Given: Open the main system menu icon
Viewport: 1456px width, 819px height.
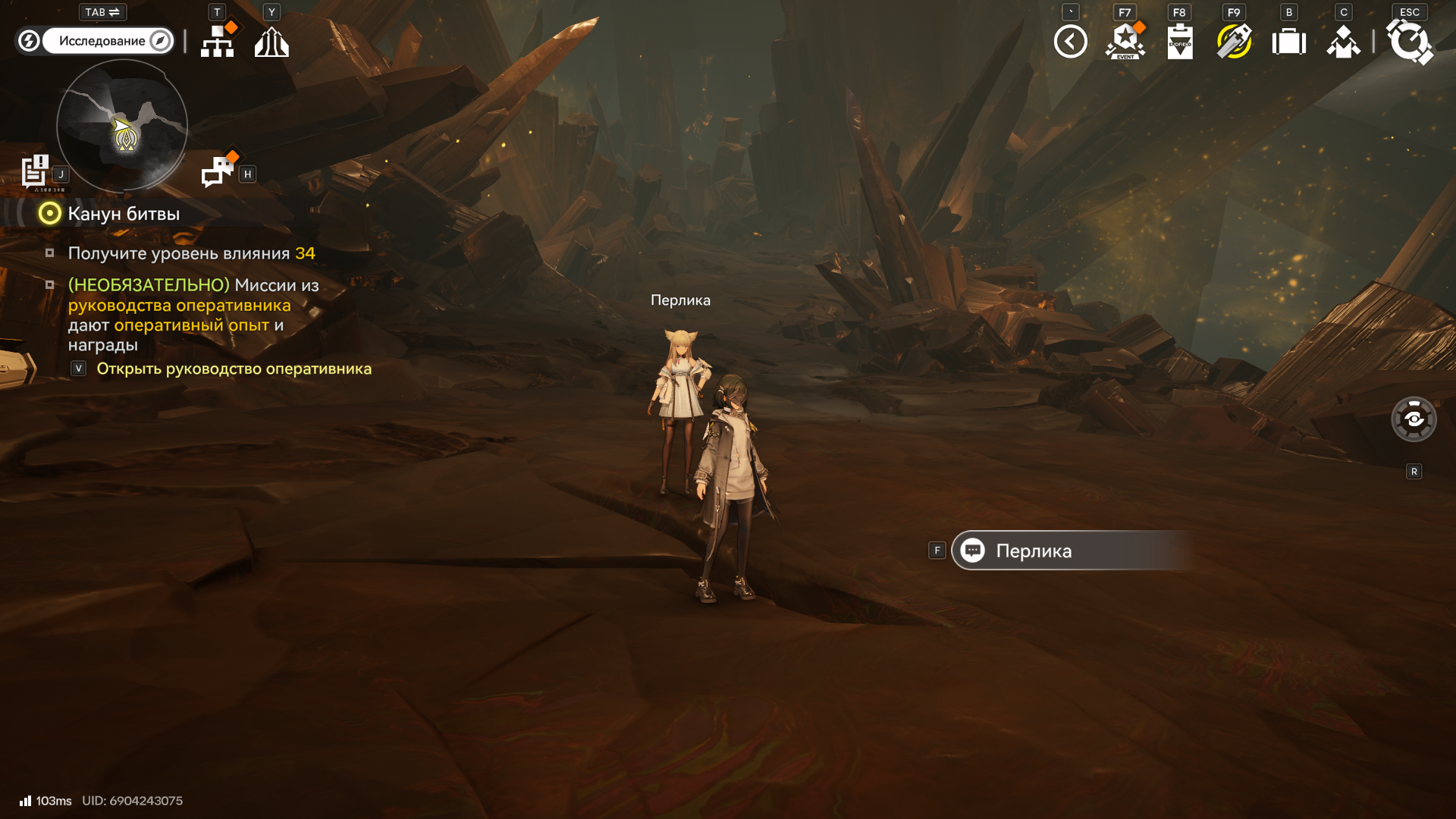Looking at the screenshot, I should click(x=1409, y=42).
